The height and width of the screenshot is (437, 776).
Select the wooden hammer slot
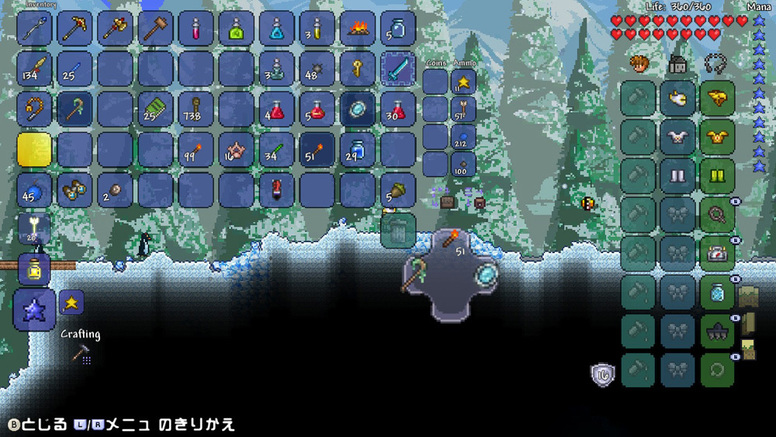pos(155,28)
